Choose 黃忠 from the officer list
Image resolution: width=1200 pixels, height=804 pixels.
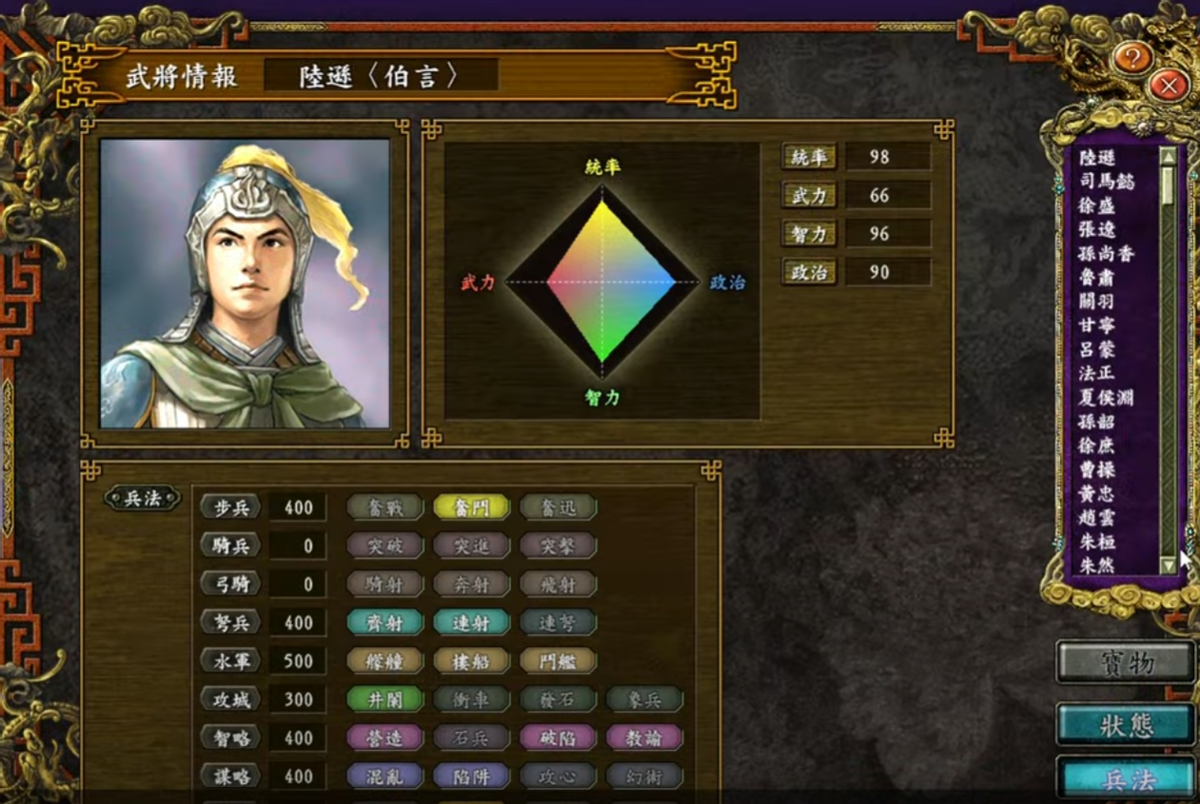(x=1098, y=493)
